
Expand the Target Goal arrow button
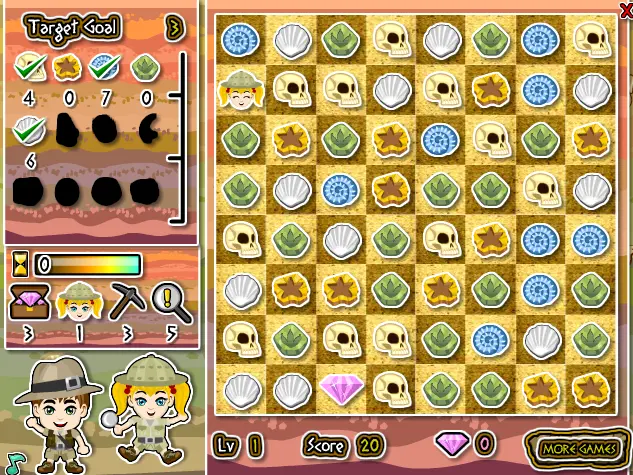[176, 27]
